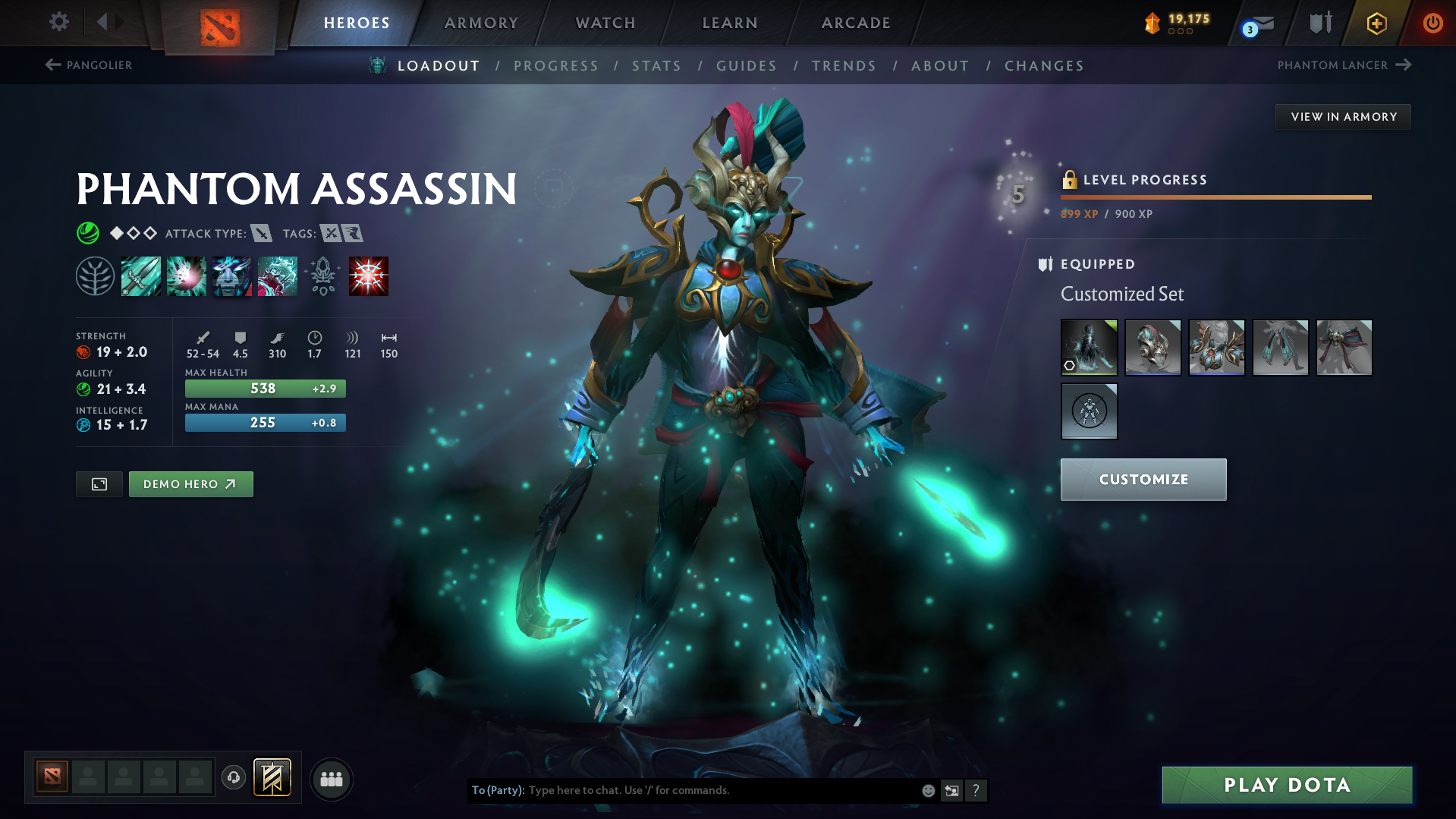Switch to the Armory tab
The image size is (1456, 819).
[x=481, y=23]
